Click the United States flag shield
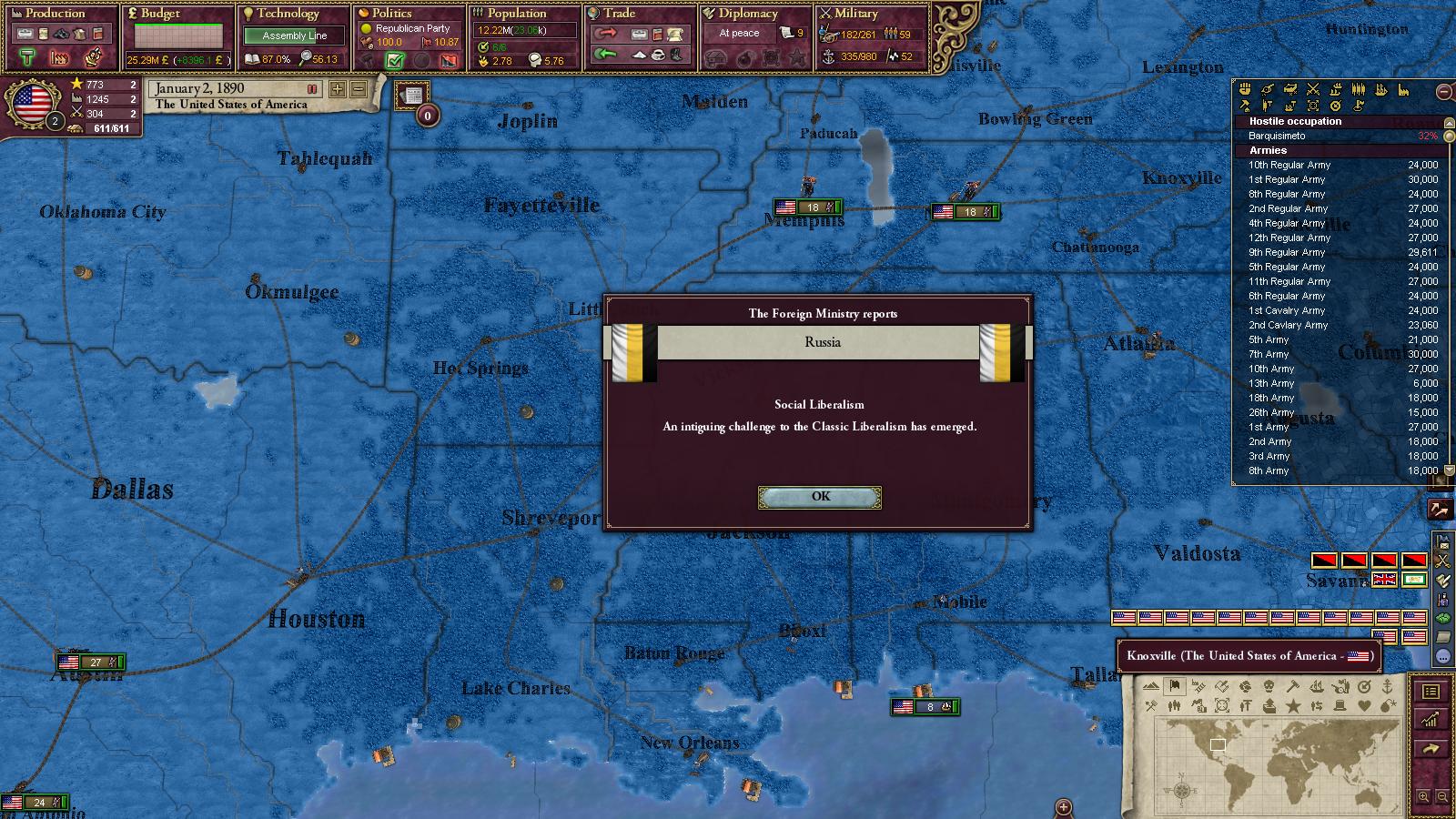This screenshot has width=1456, height=819. [33, 105]
